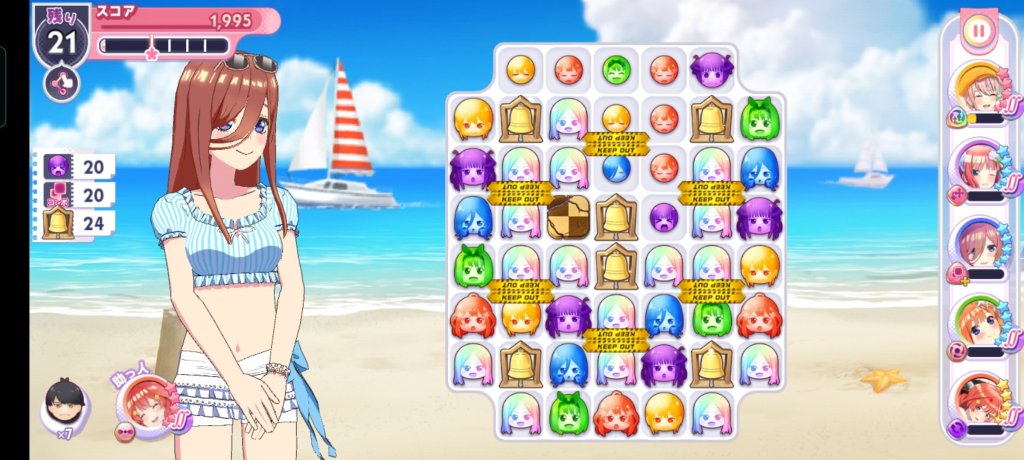Activate the yellow-beret girl's skill portrait

click(x=976, y=91)
